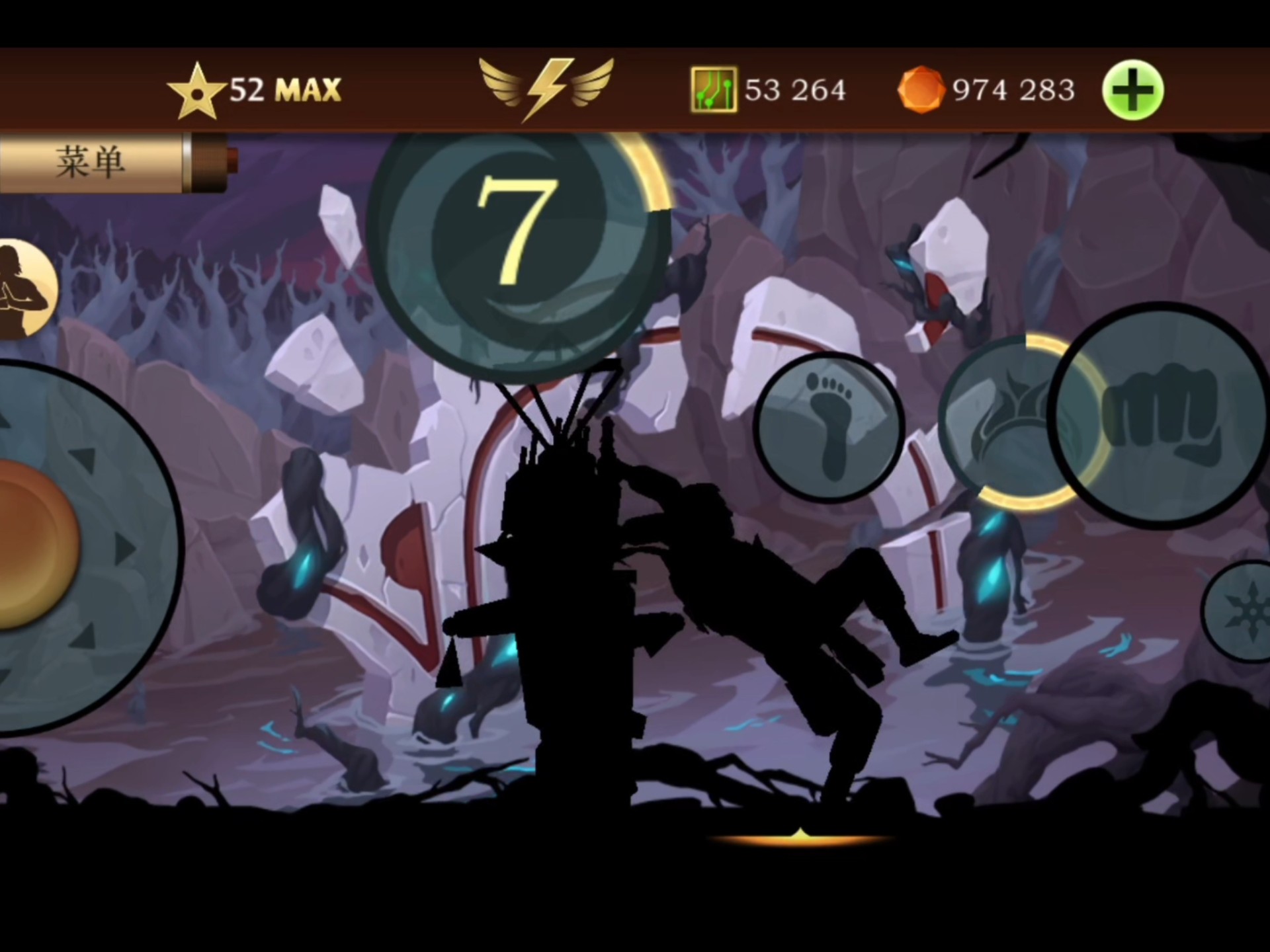This screenshot has height=952, width=1270.
Task: Tap the green plus add-gems button
Action: (1132, 90)
